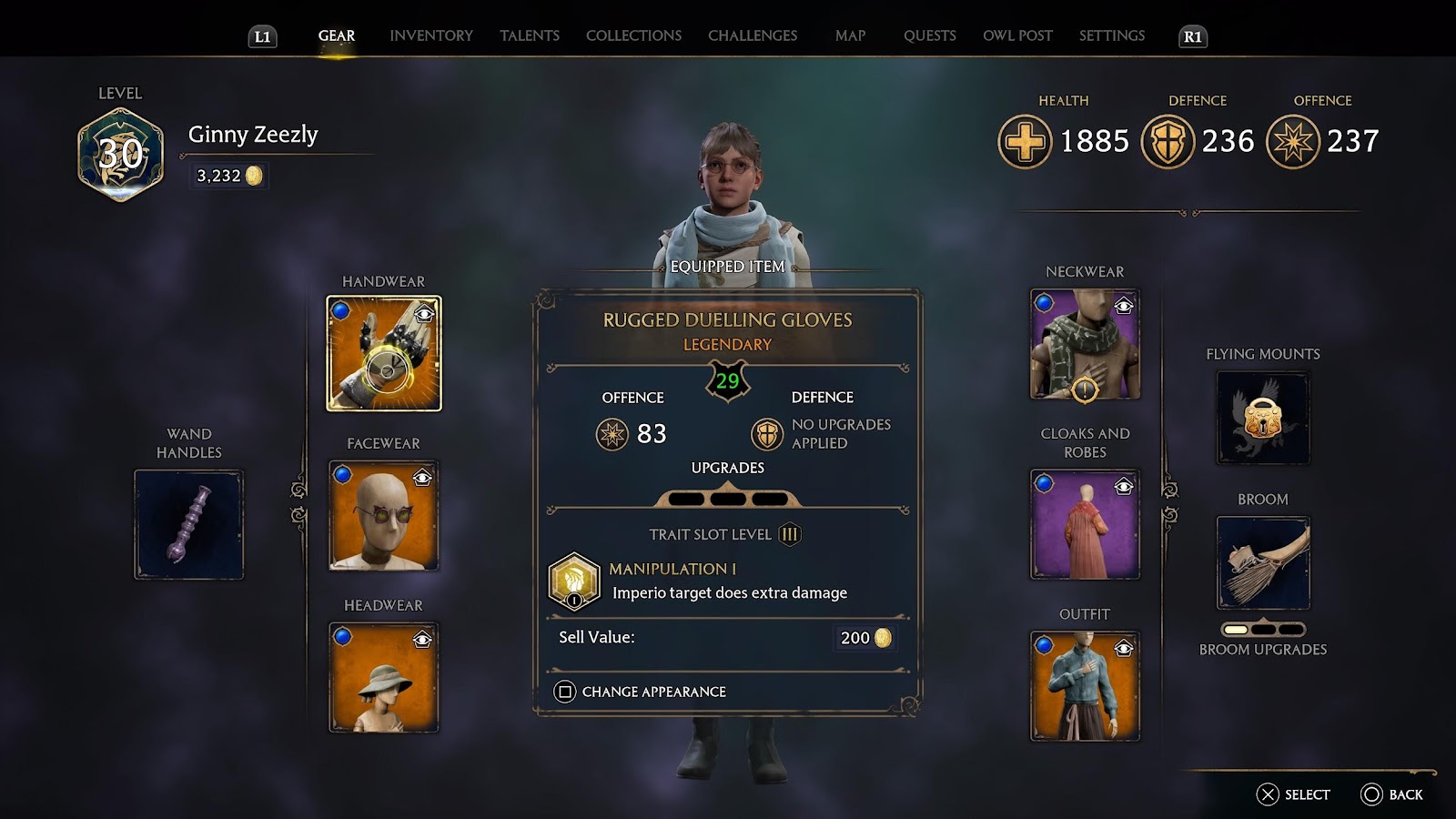This screenshot has height=819, width=1456.
Task: Select the Headwear hat slot
Action: coord(384,677)
